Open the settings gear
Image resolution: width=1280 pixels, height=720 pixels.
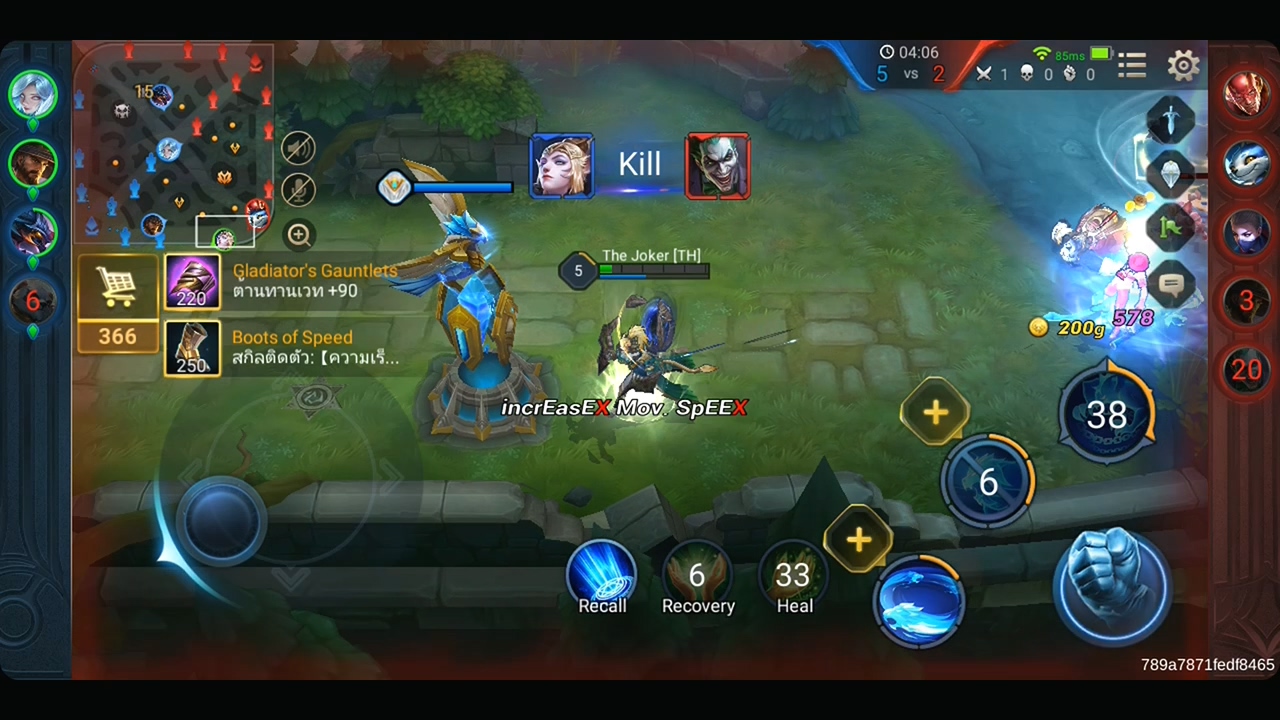pyautogui.click(x=1183, y=66)
